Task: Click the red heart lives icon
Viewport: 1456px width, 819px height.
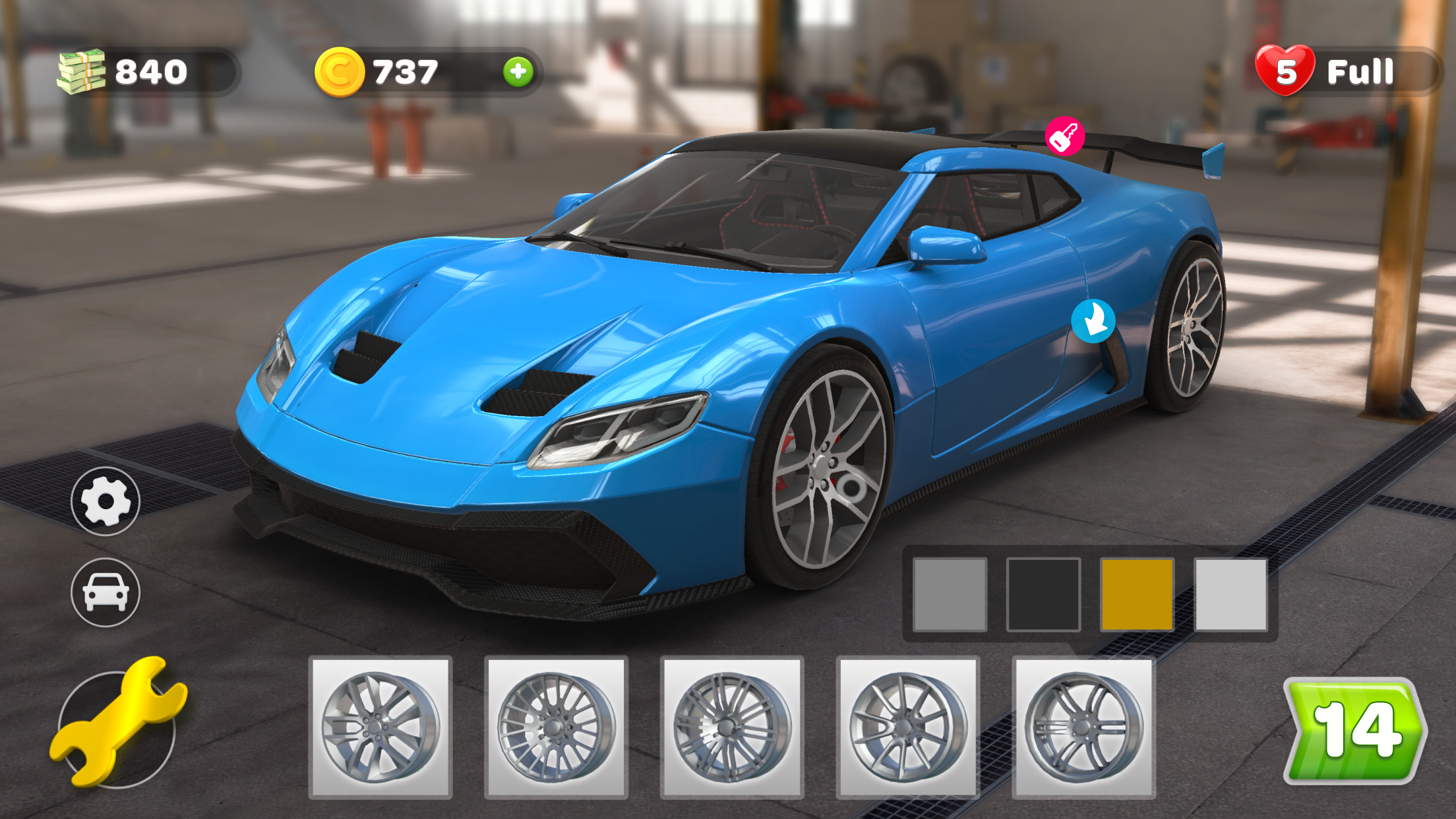Action: click(x=1285, y=71)
